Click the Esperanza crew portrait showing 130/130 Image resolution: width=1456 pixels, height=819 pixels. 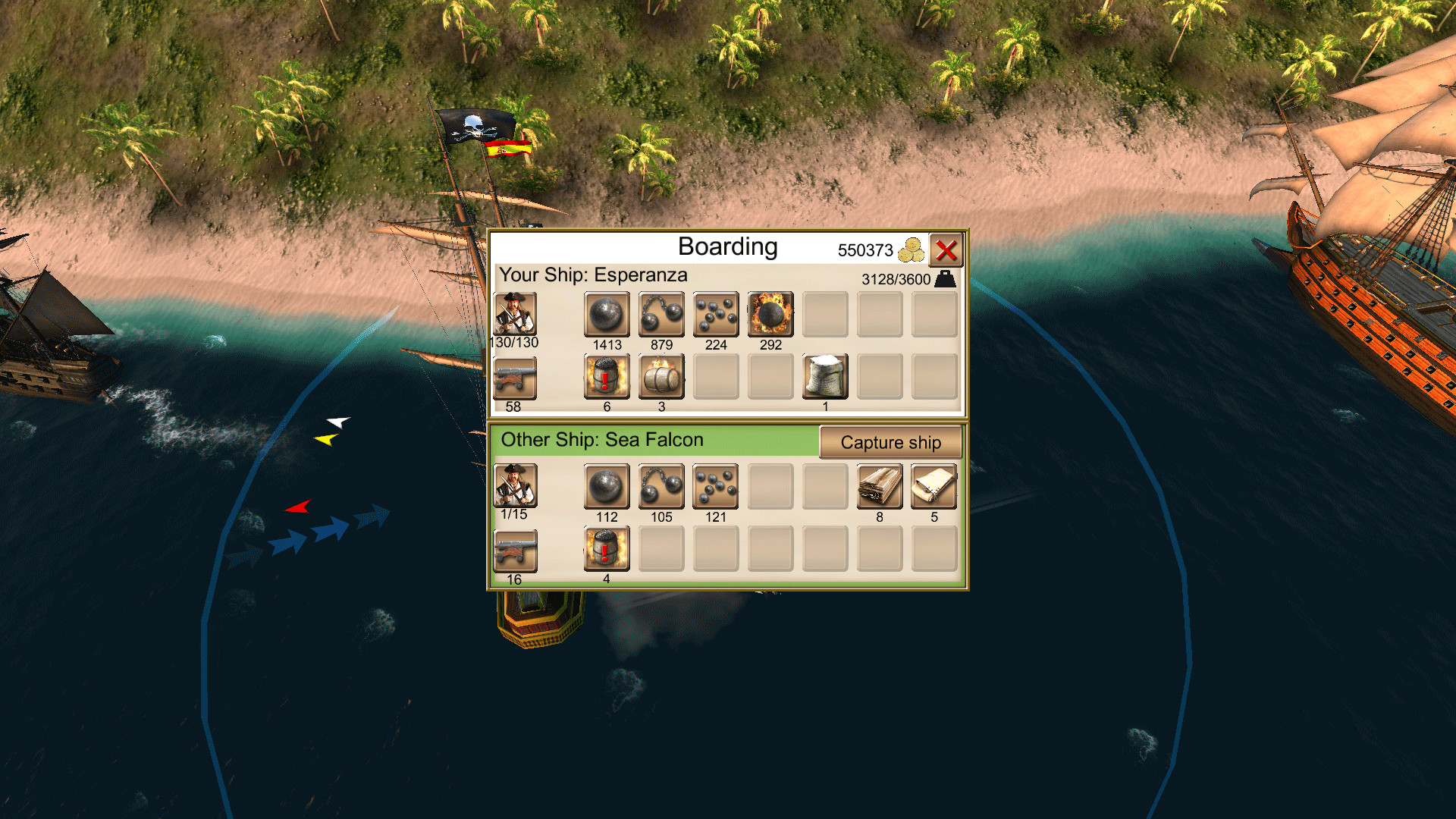coord(515,314)
